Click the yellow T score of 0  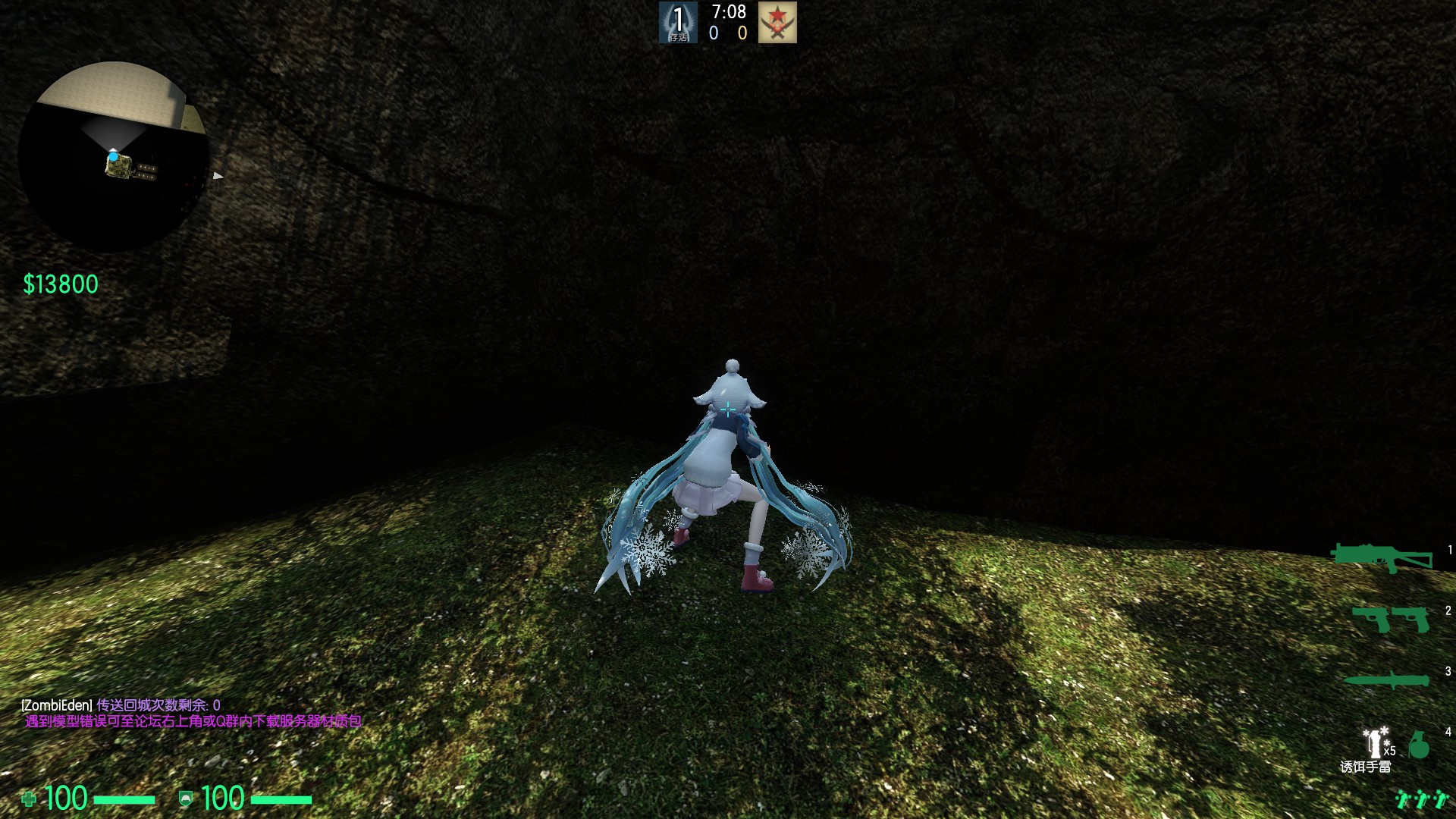pos(742,33)
